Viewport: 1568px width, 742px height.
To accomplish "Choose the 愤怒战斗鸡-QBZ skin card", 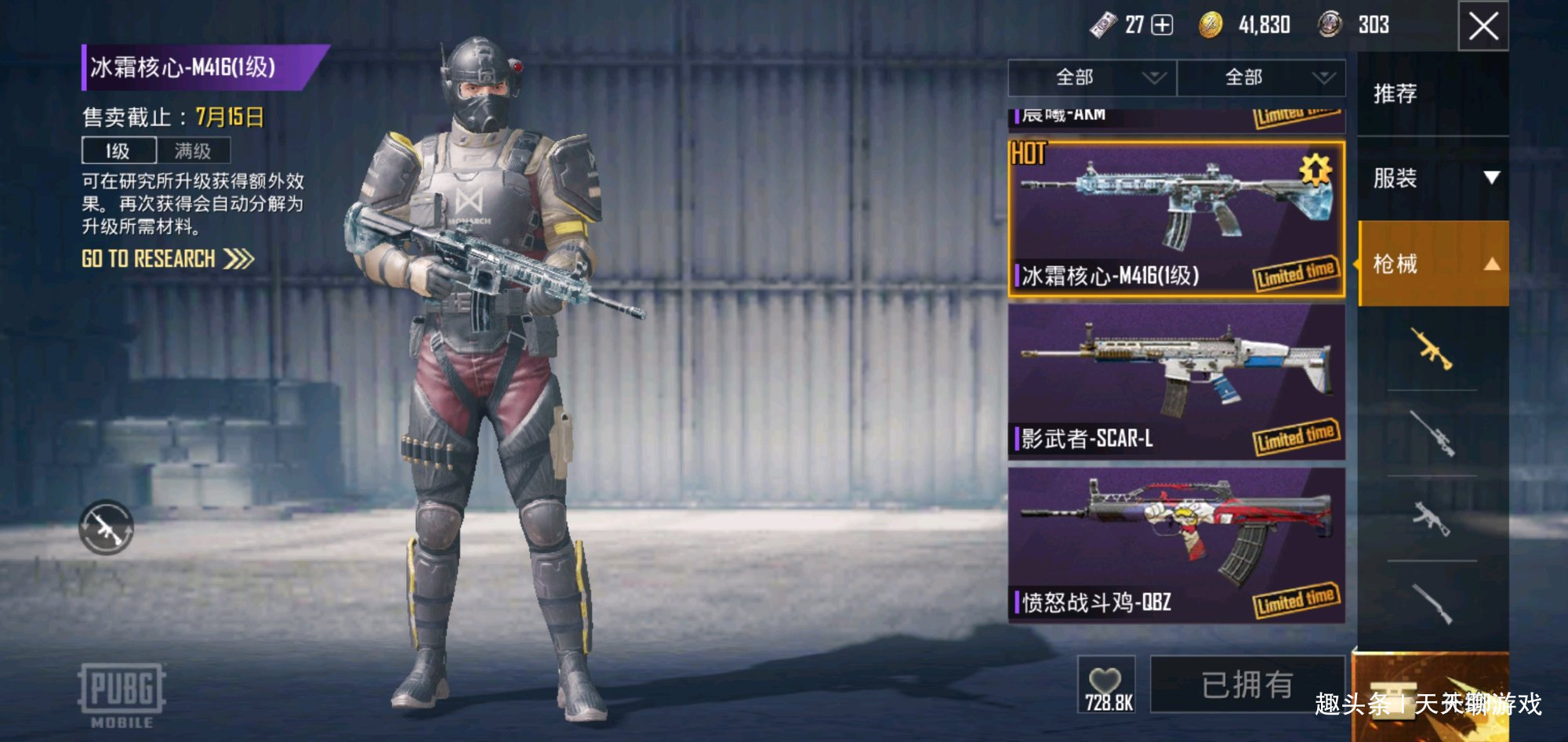I will 1176,545.
